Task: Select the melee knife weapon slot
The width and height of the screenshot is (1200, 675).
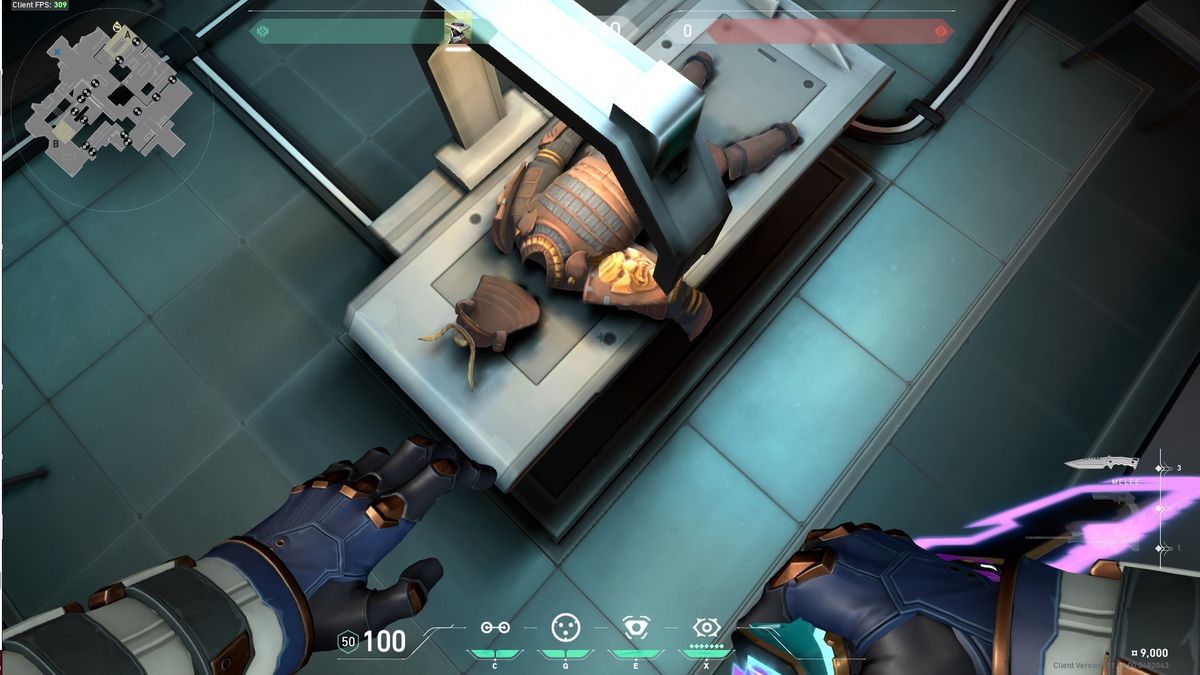Action: [1102, 464]
